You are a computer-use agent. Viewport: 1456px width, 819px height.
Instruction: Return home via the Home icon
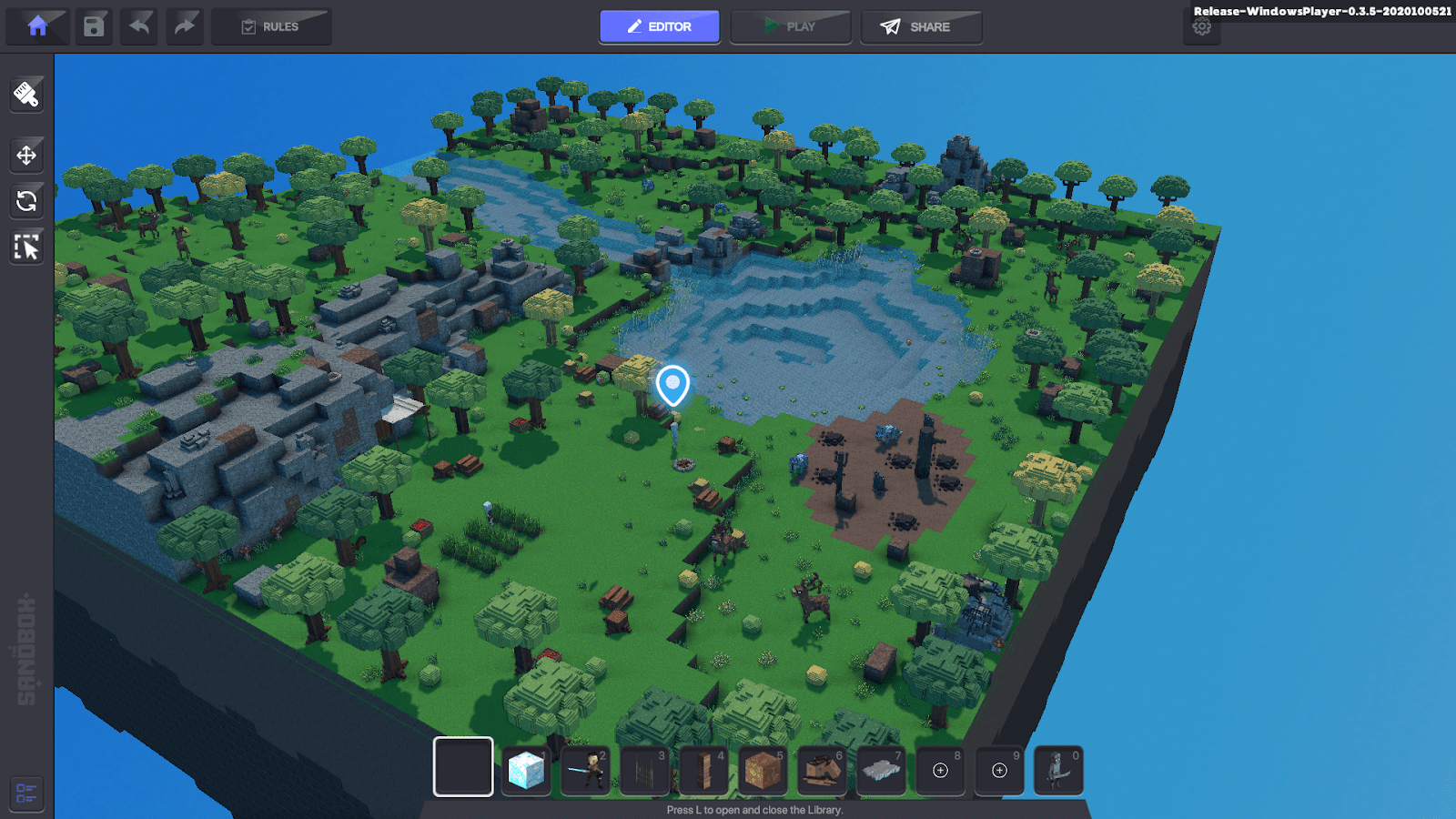tap(37, 26)
